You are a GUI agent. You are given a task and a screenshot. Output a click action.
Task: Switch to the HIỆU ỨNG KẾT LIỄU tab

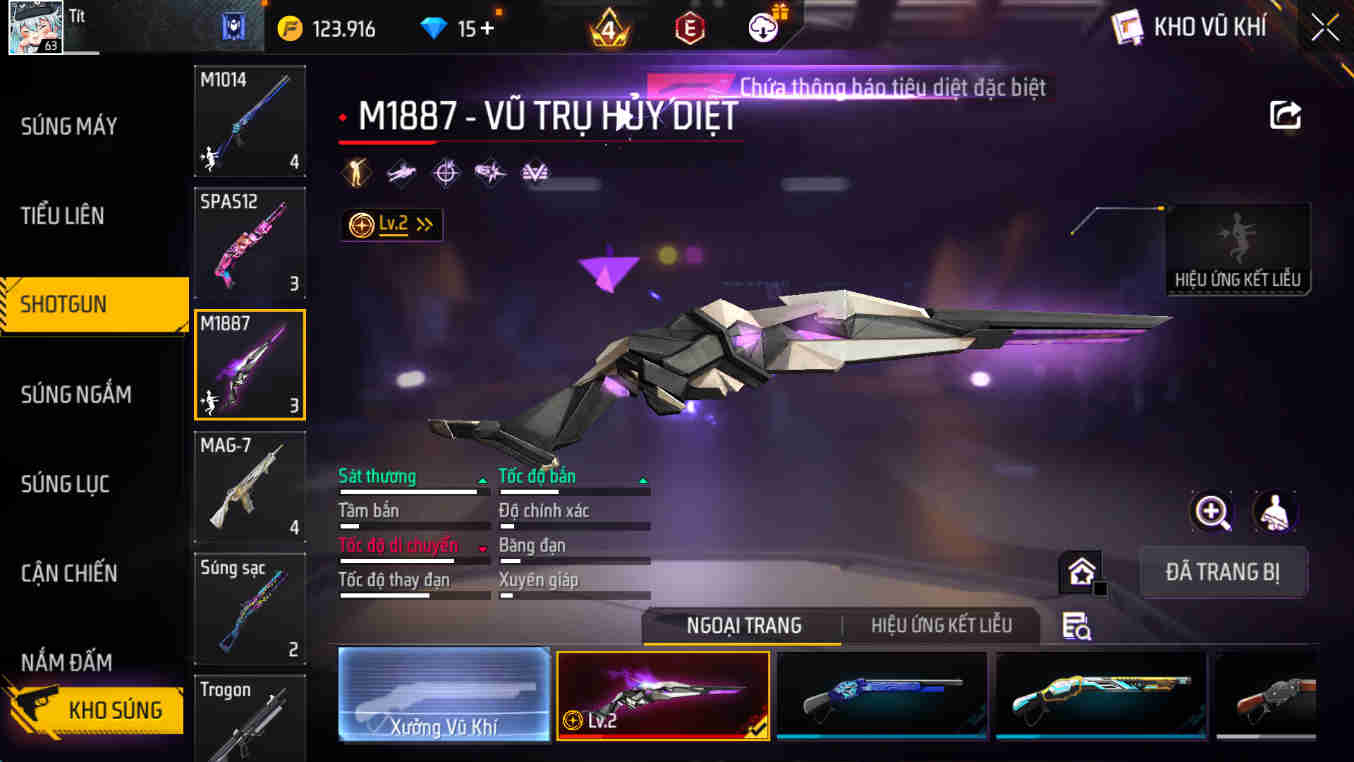coord(941,624)
